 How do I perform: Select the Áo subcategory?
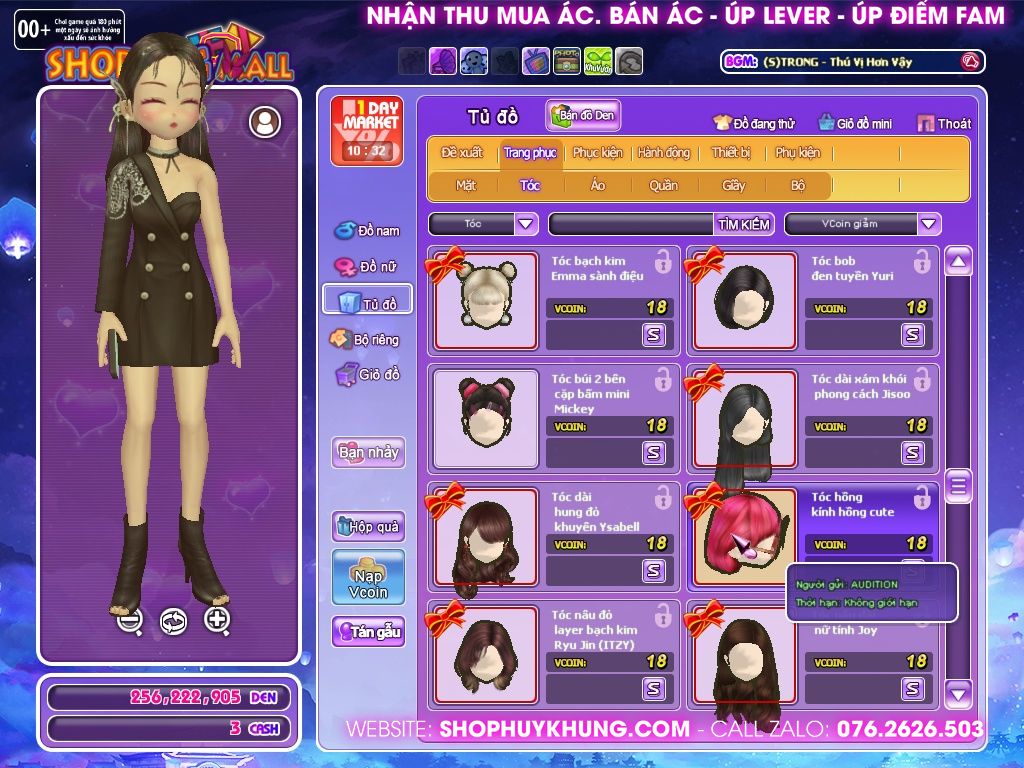[x=598, y=185]
